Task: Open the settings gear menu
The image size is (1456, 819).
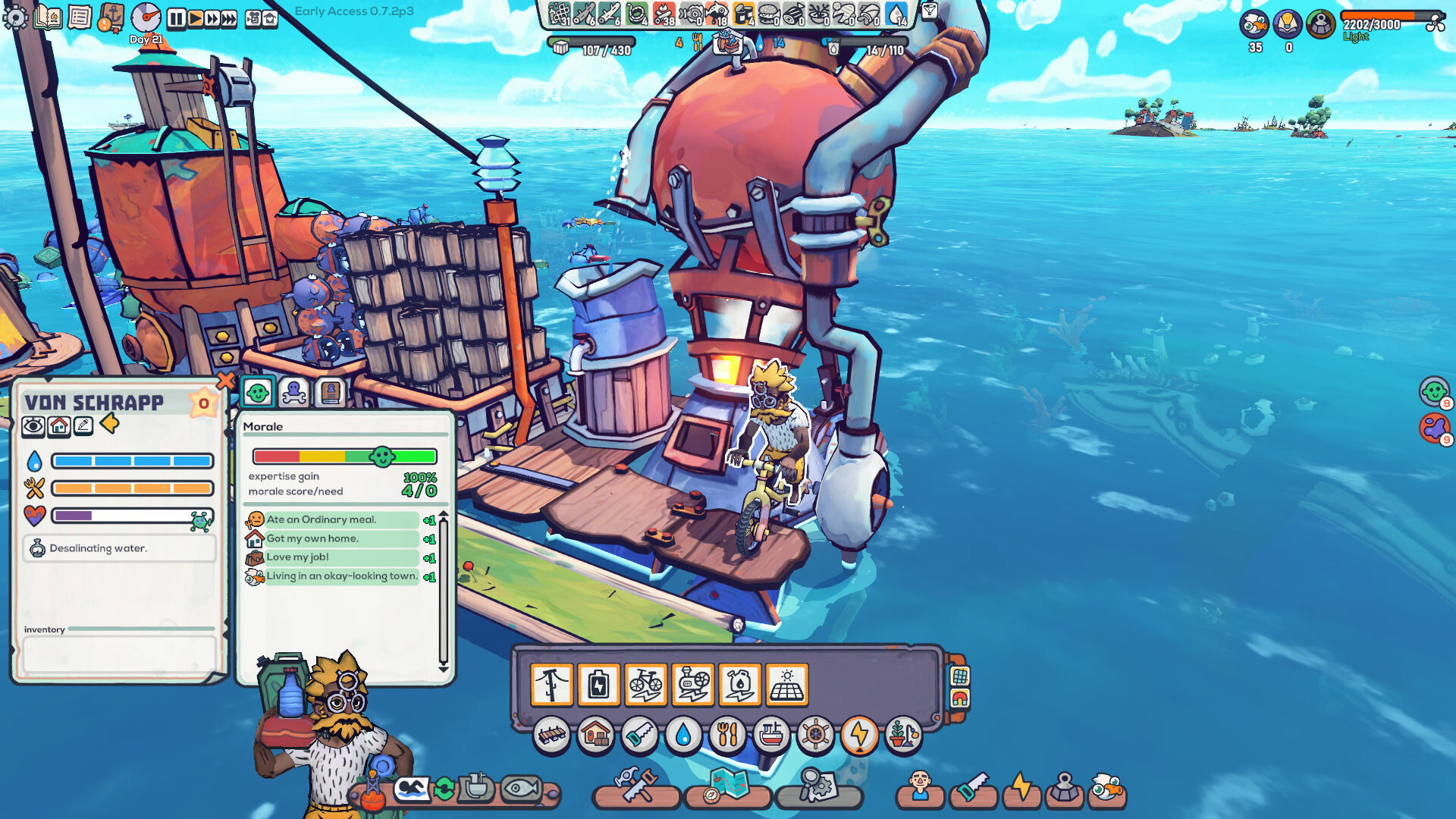Action: 17,15
